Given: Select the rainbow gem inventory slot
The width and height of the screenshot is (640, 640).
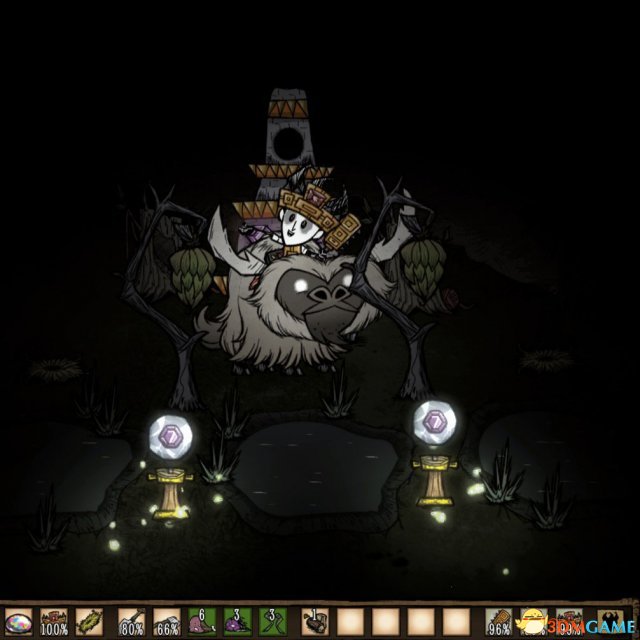Looking at the screenshot, I should 18,621.
